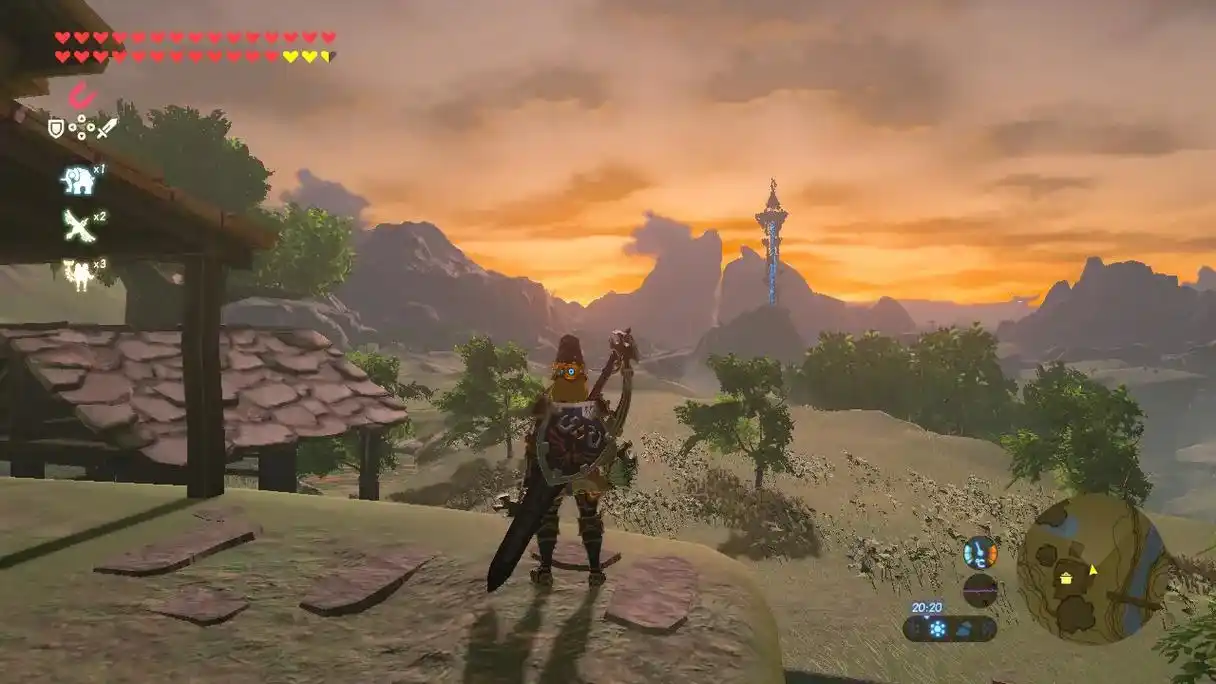Activate Revali's Gale bird ability icon
Image resolution: width=1216 pixels, height=684 pixels.
(x=78, y=226)
